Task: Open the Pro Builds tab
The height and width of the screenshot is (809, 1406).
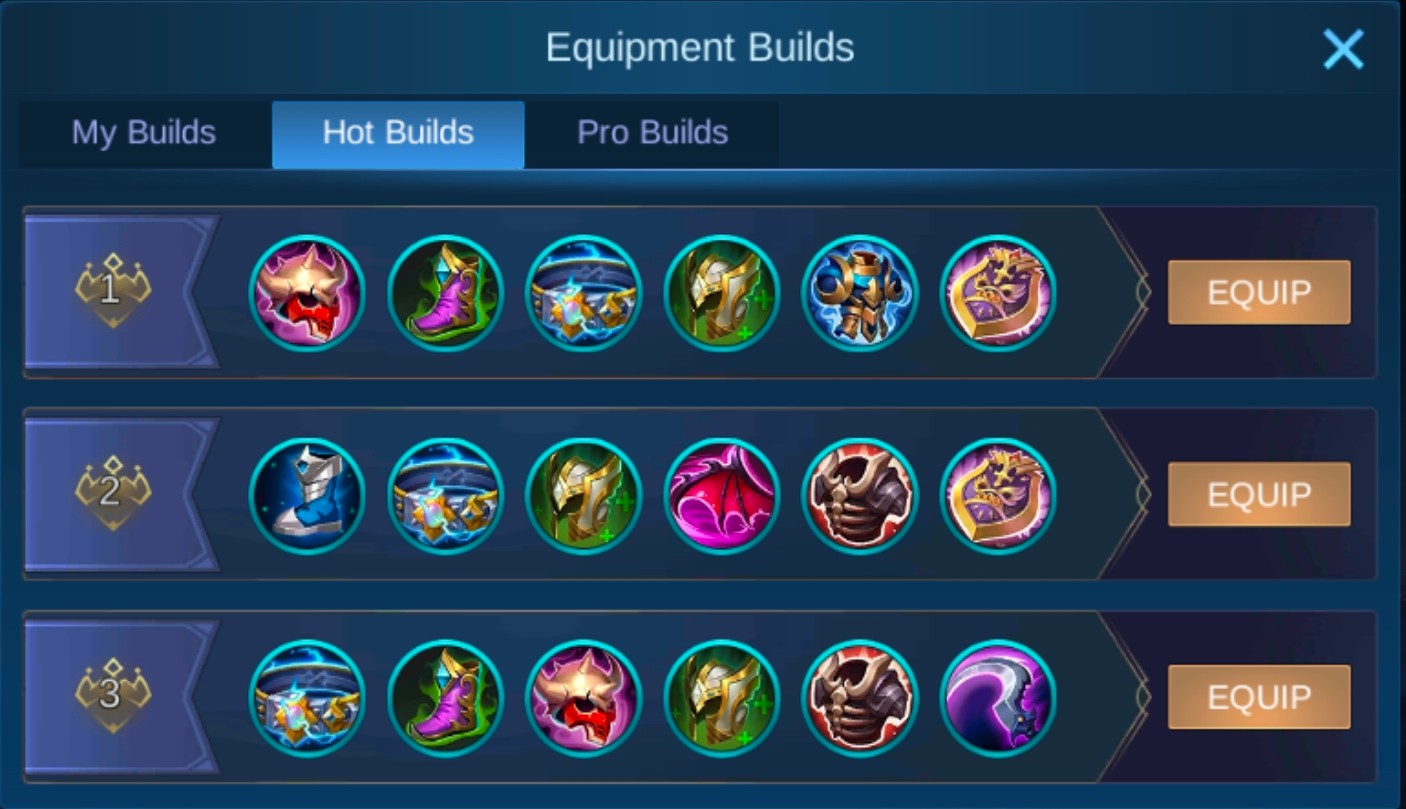Action: tap(651, 133)
